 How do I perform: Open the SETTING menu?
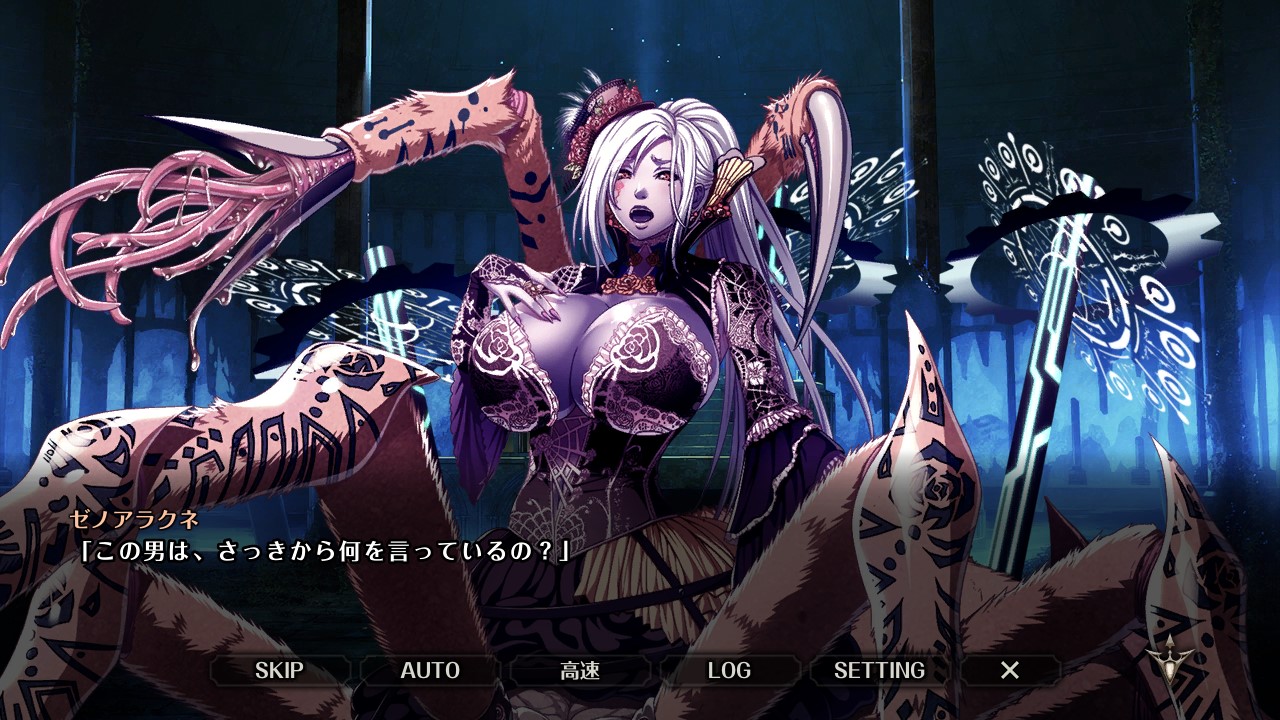[879, 670]
